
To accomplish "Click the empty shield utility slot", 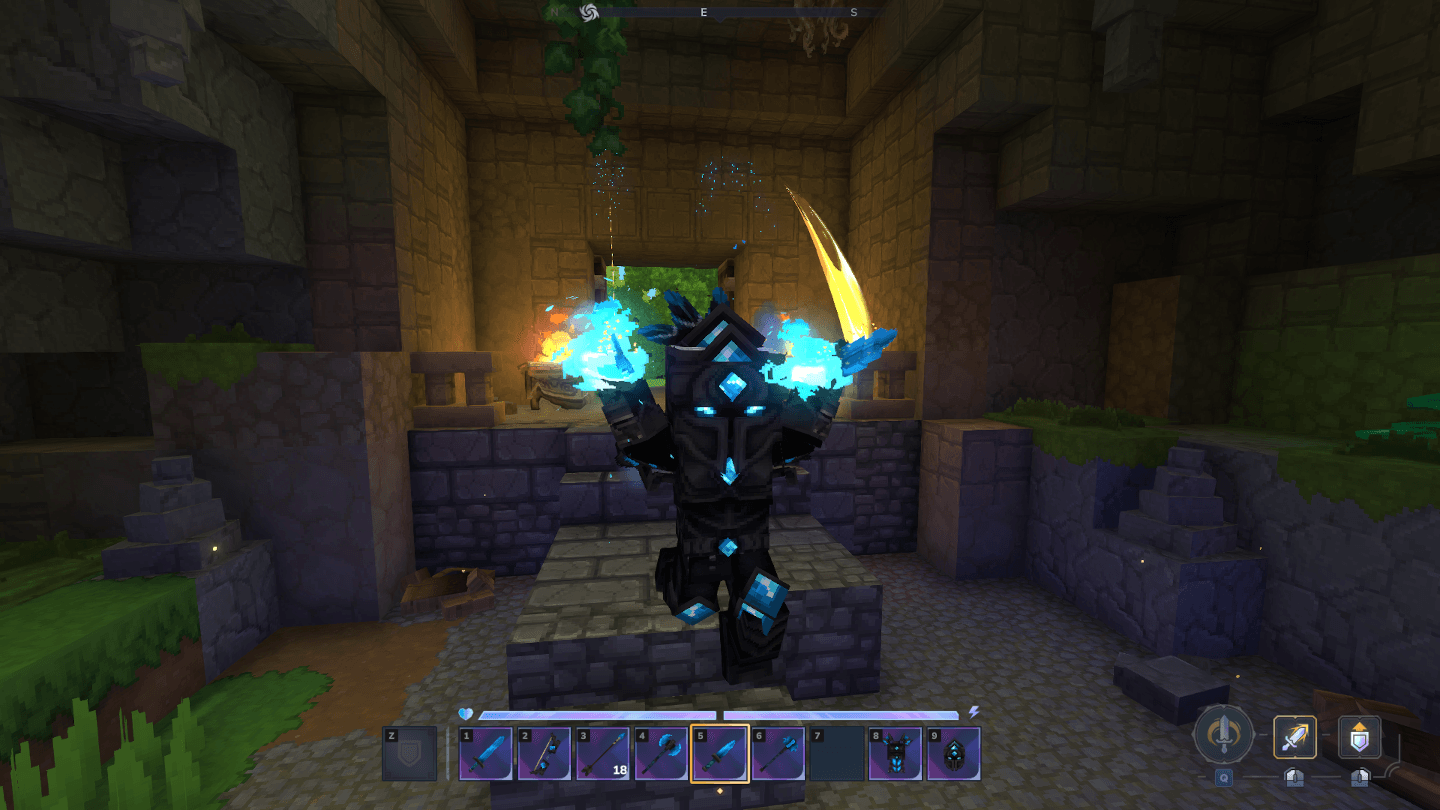I will [x=410, y=754].
